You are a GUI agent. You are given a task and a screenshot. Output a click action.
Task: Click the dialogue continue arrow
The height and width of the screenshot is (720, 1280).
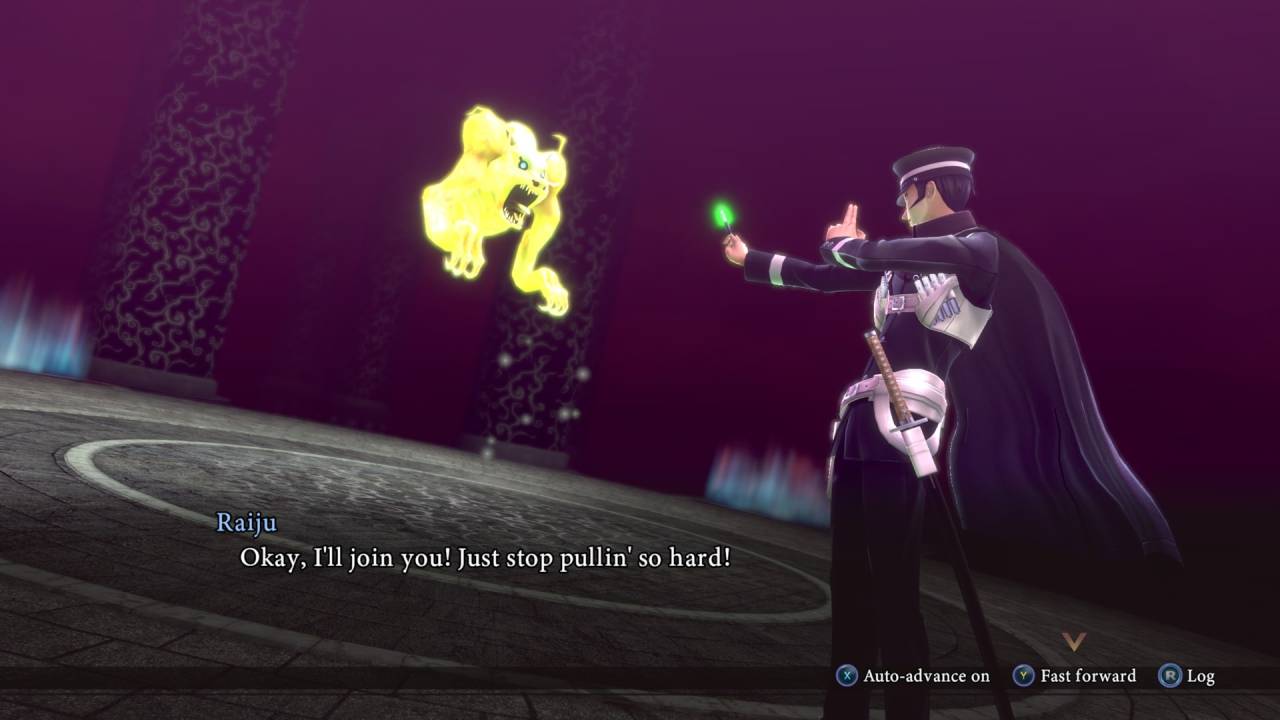click(x=1073, y=641)
